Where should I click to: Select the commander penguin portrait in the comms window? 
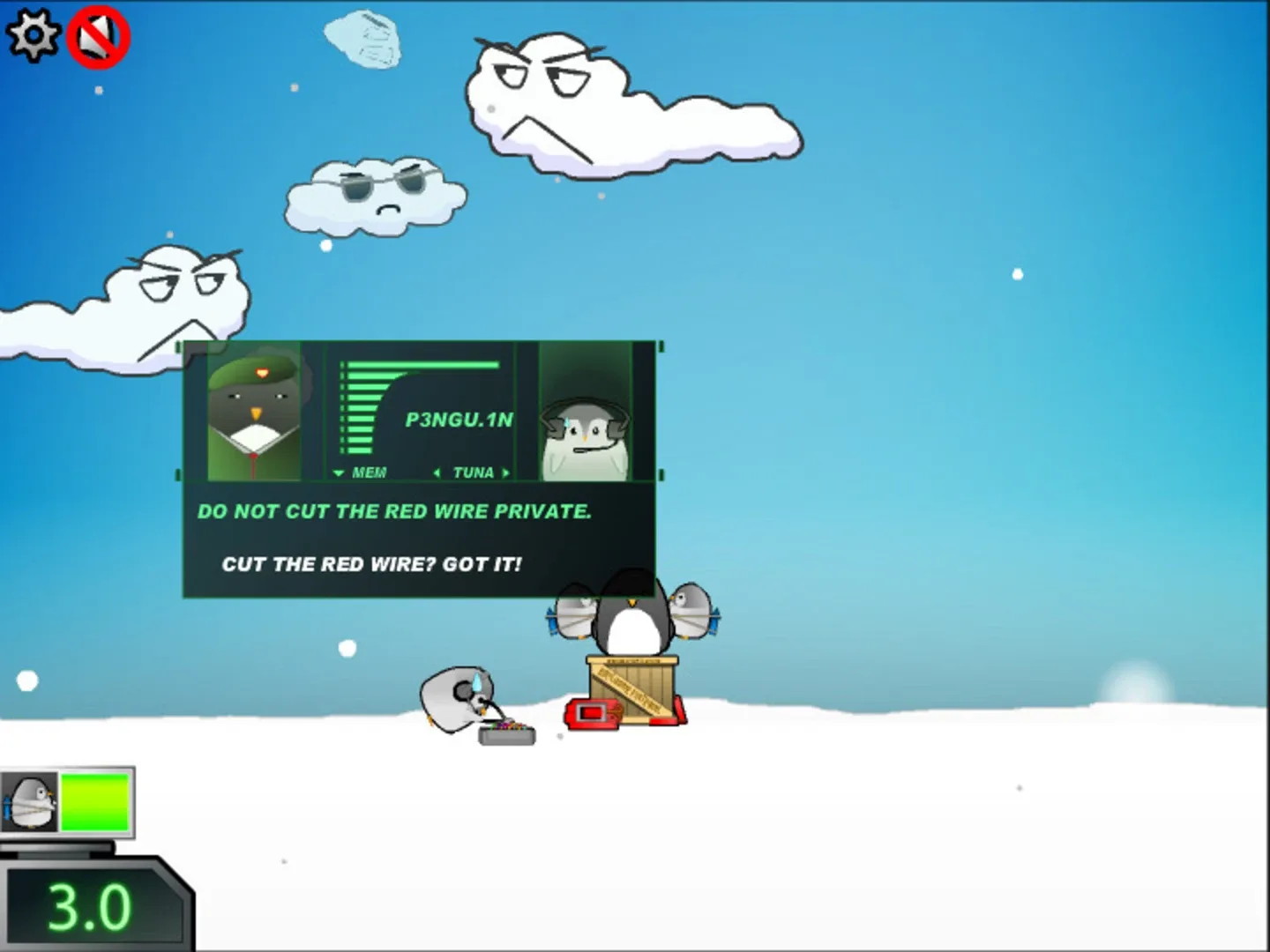coord(254,411)
